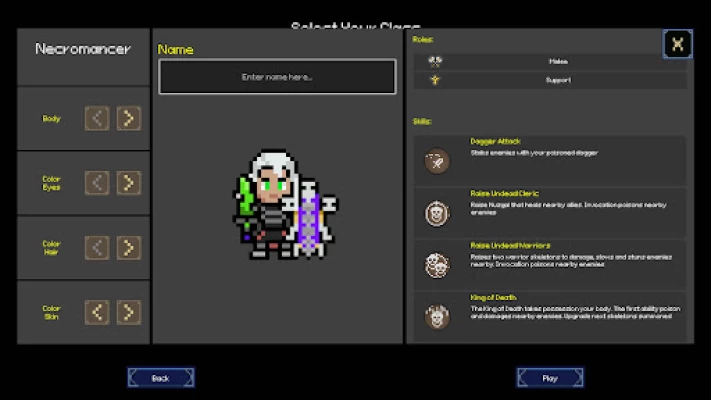Start the game with the Play button
The image size is (711, 400).
coord(549,378)
